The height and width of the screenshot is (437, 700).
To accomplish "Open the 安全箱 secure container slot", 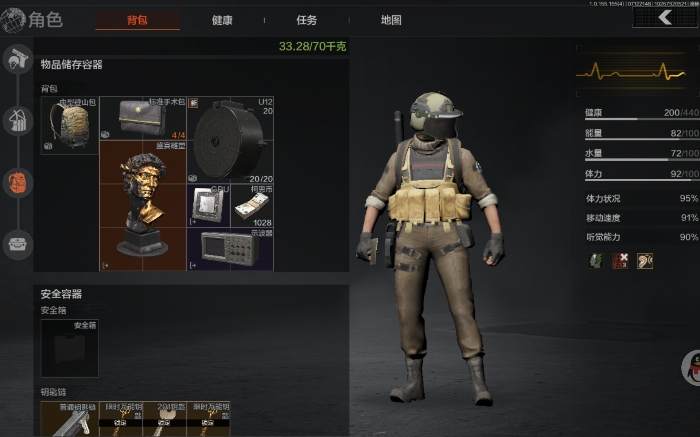I will tap(70, 348).
